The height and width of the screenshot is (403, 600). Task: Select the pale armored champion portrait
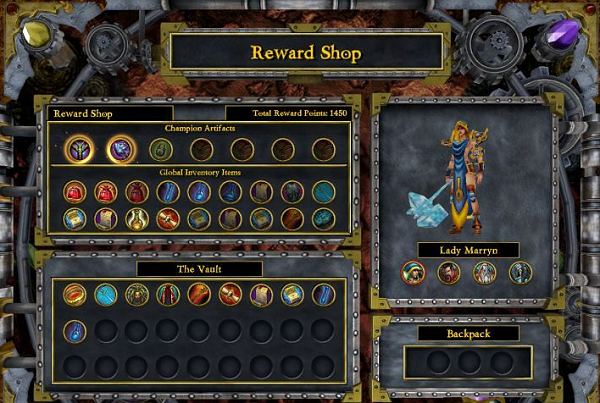click(520, 272)
